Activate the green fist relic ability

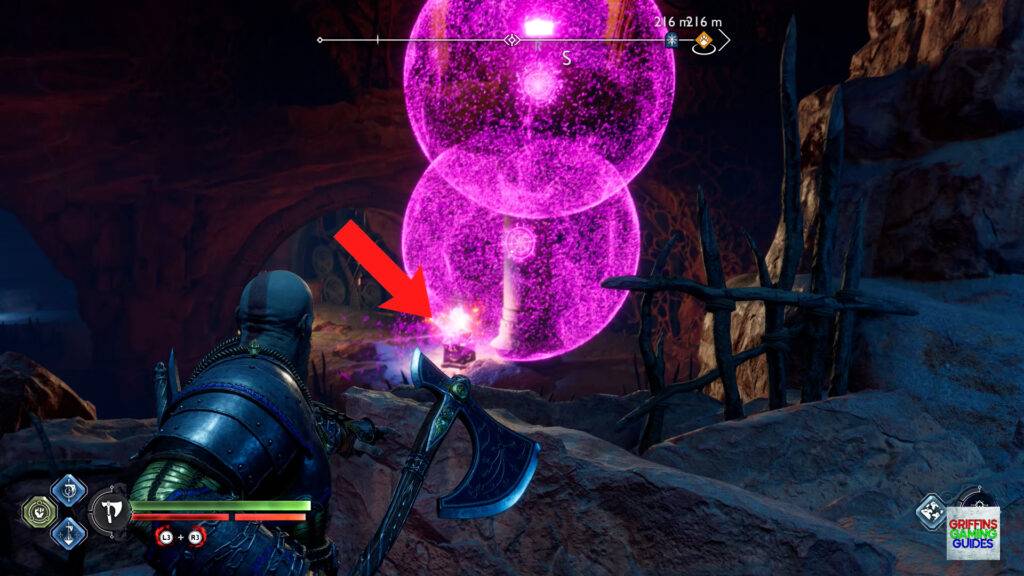pos(37,512)
